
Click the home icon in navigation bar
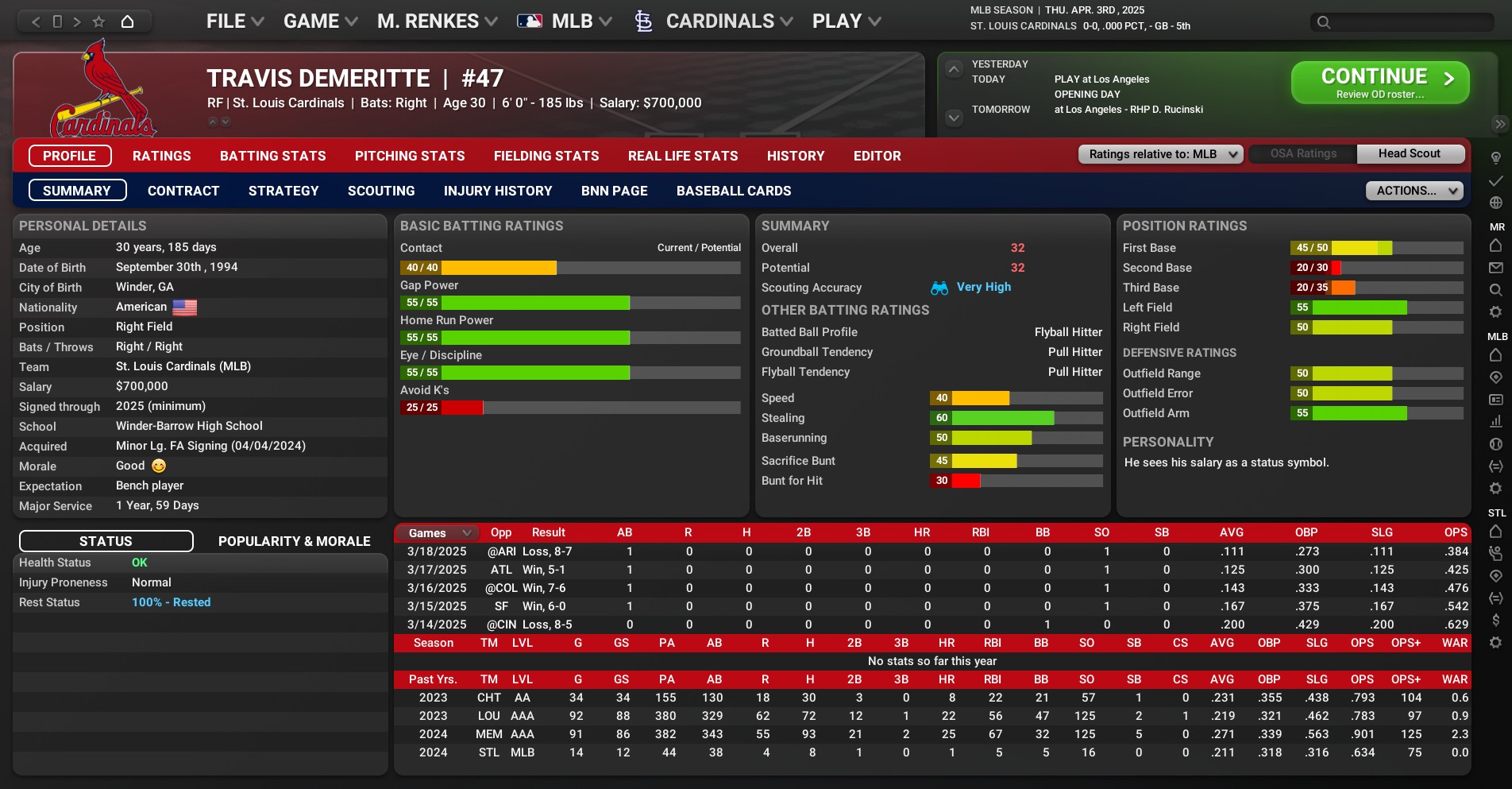click(x=127, y=21)
